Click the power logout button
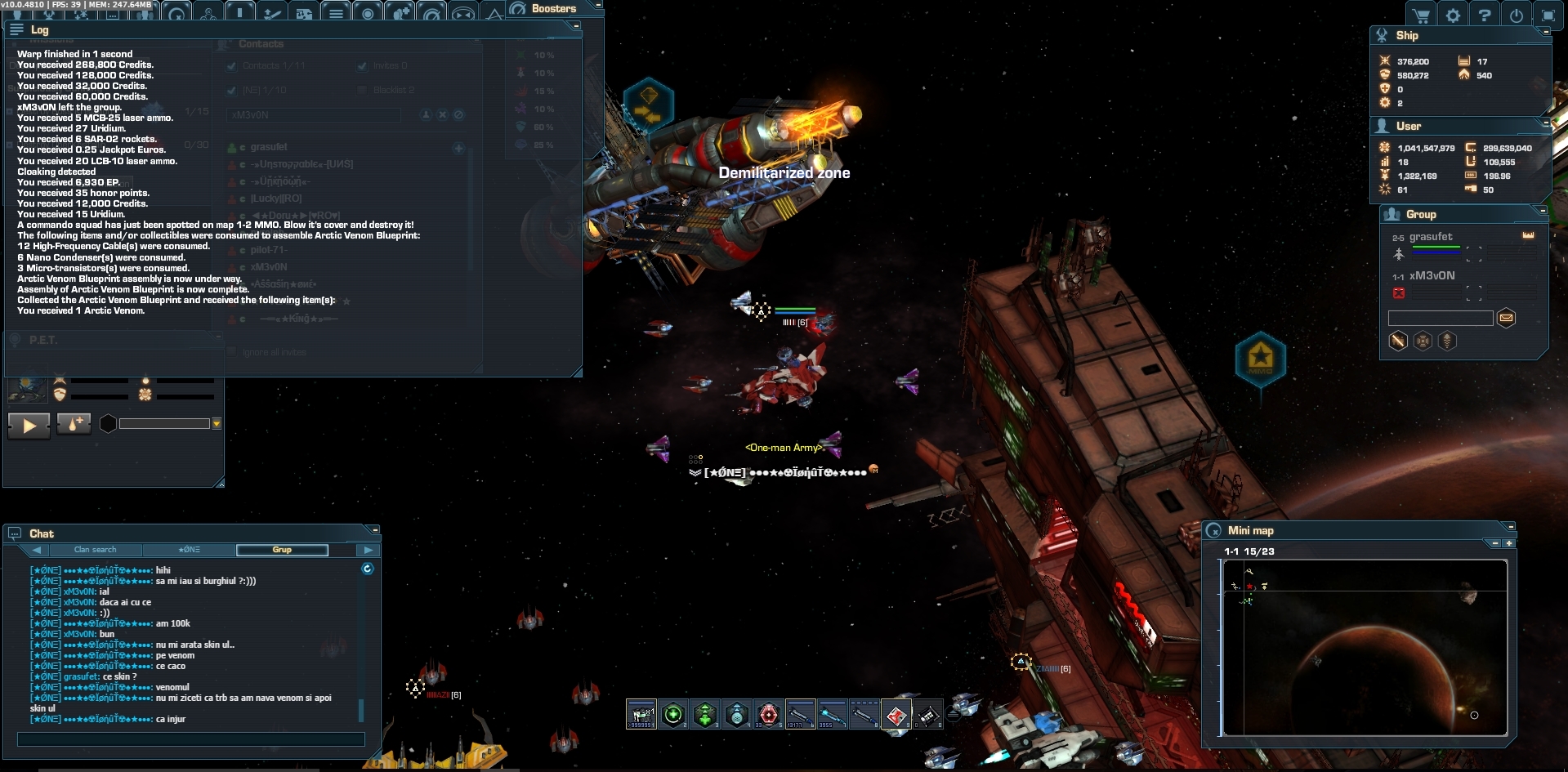This screenshot has width=1568, height=772. (1517, 16)
